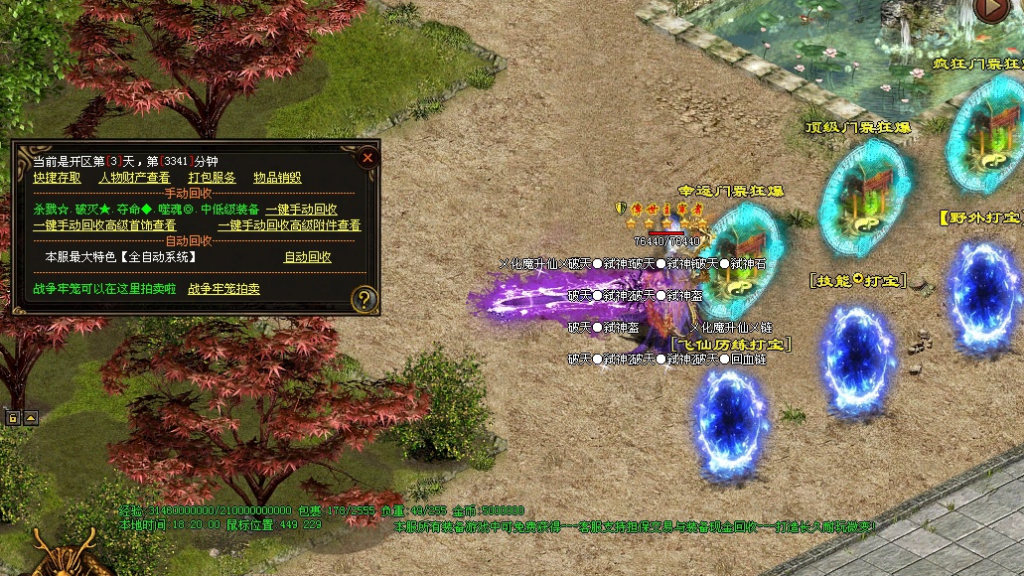Enable 自动回收 auto recycle
Screen dimensions: 1024x576
307,257
